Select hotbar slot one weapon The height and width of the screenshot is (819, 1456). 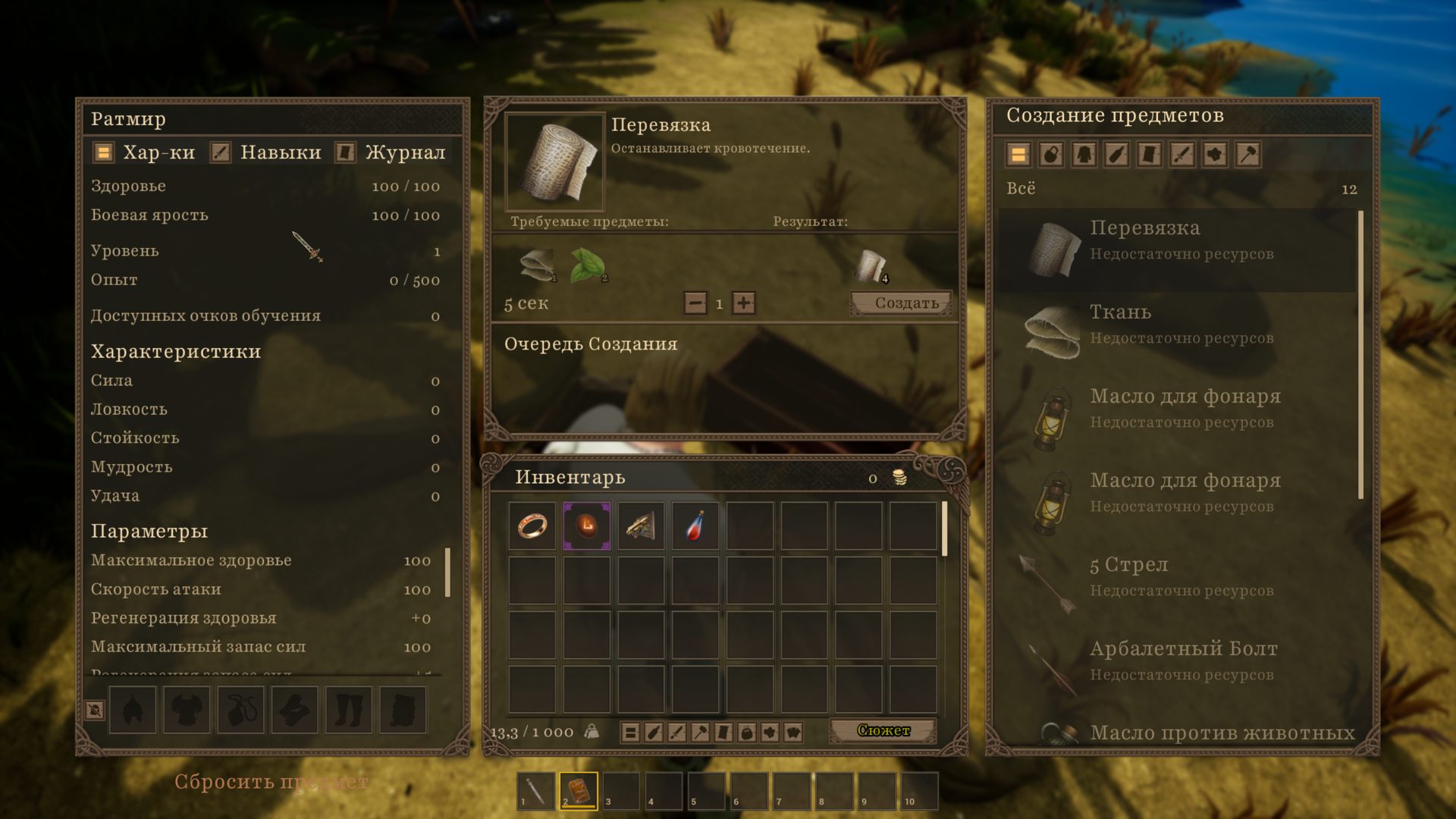click(535, 791)
